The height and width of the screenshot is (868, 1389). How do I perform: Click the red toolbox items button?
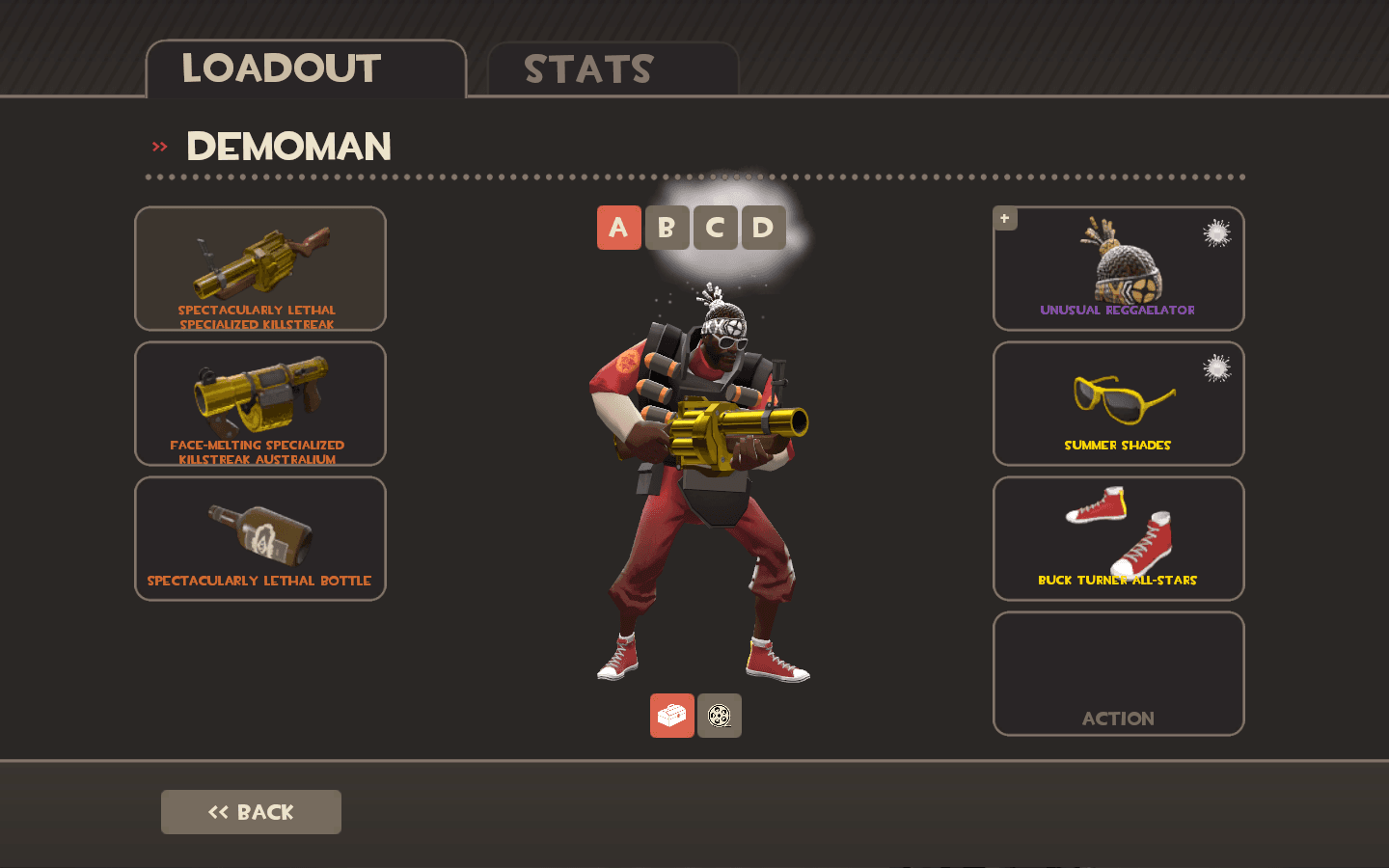[x=671, y=716]
